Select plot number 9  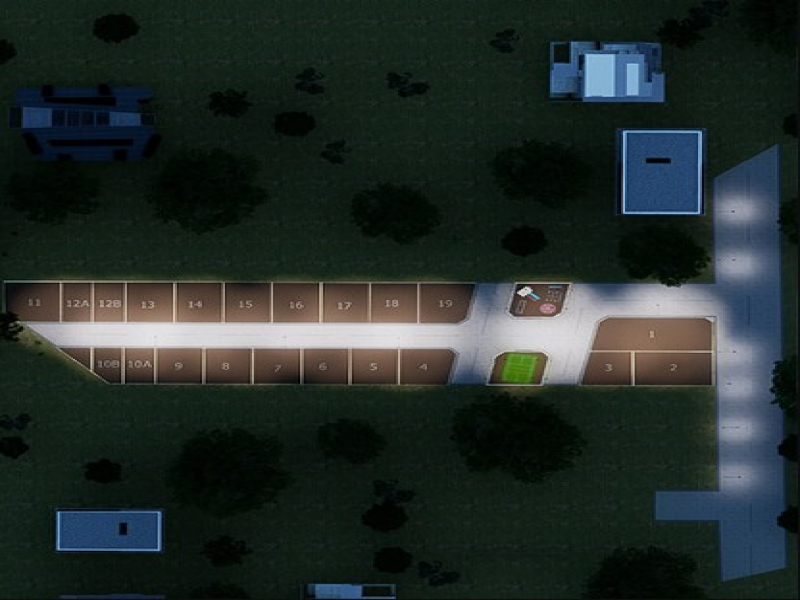tap(178, 366)
